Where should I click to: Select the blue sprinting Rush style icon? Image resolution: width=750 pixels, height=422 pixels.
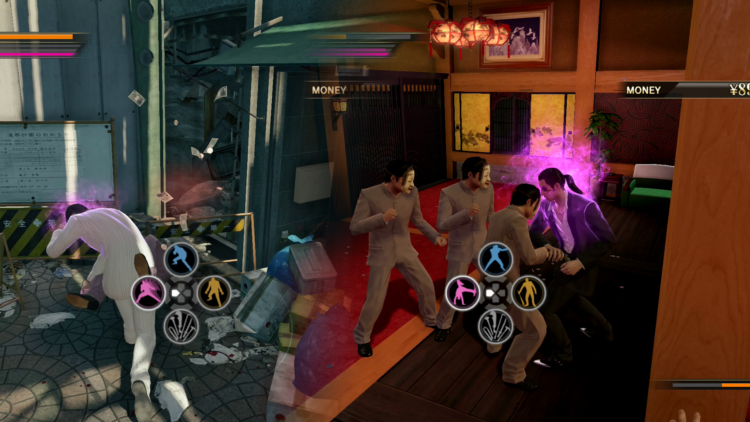tap(181, 260)
